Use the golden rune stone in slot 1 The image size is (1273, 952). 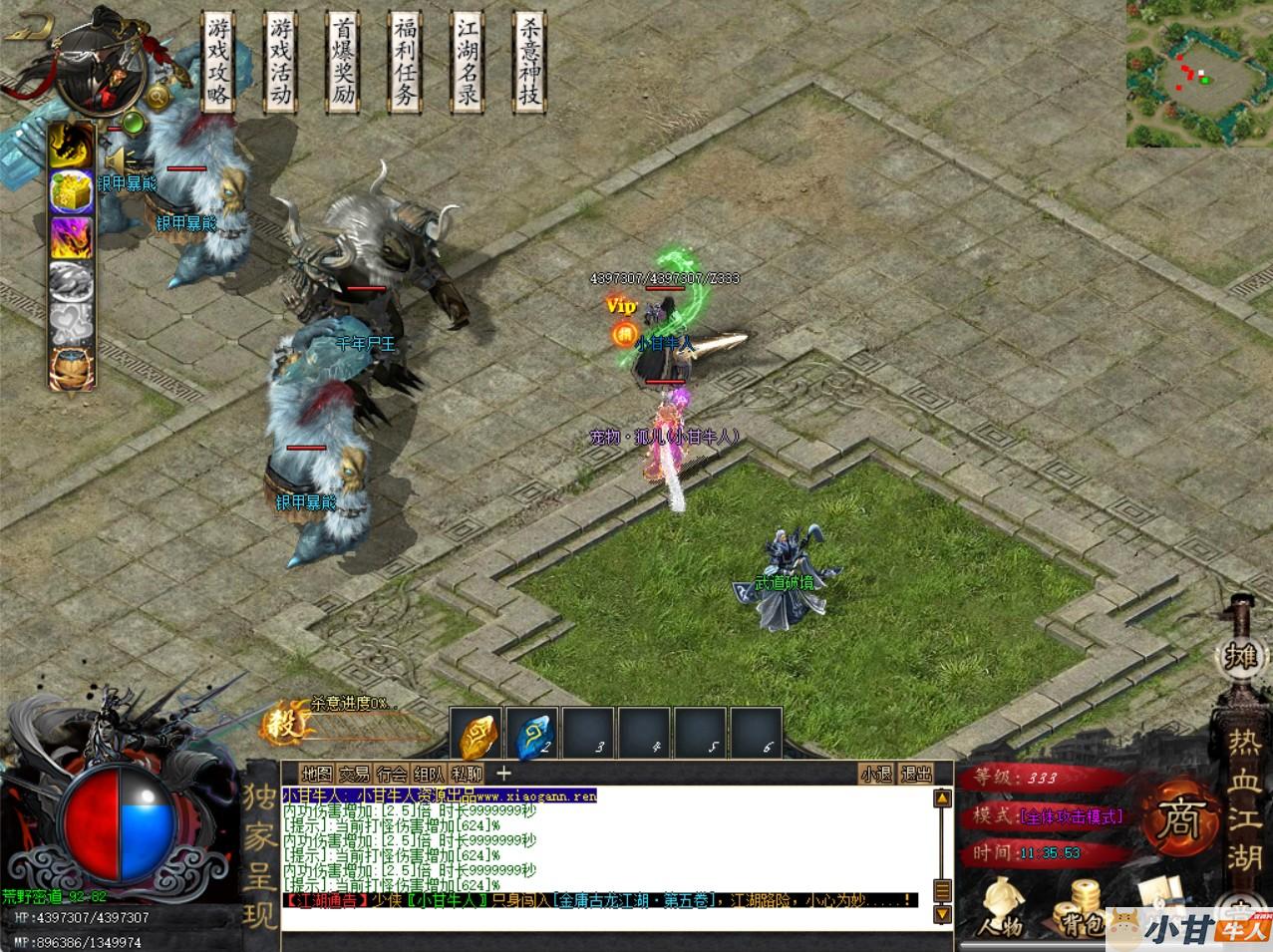[x=476, y=736]
